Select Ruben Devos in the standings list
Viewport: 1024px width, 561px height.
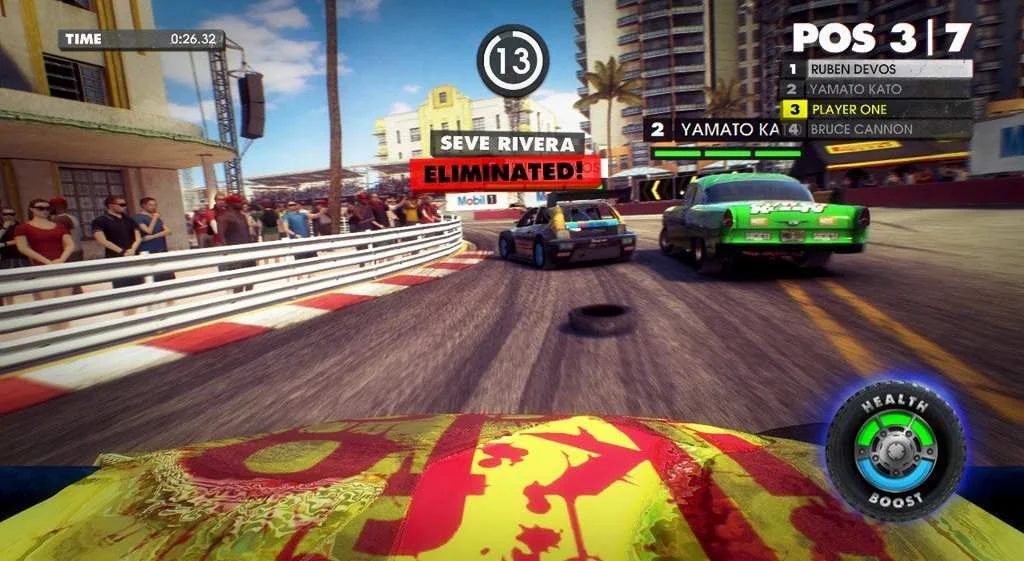[876, 69]
